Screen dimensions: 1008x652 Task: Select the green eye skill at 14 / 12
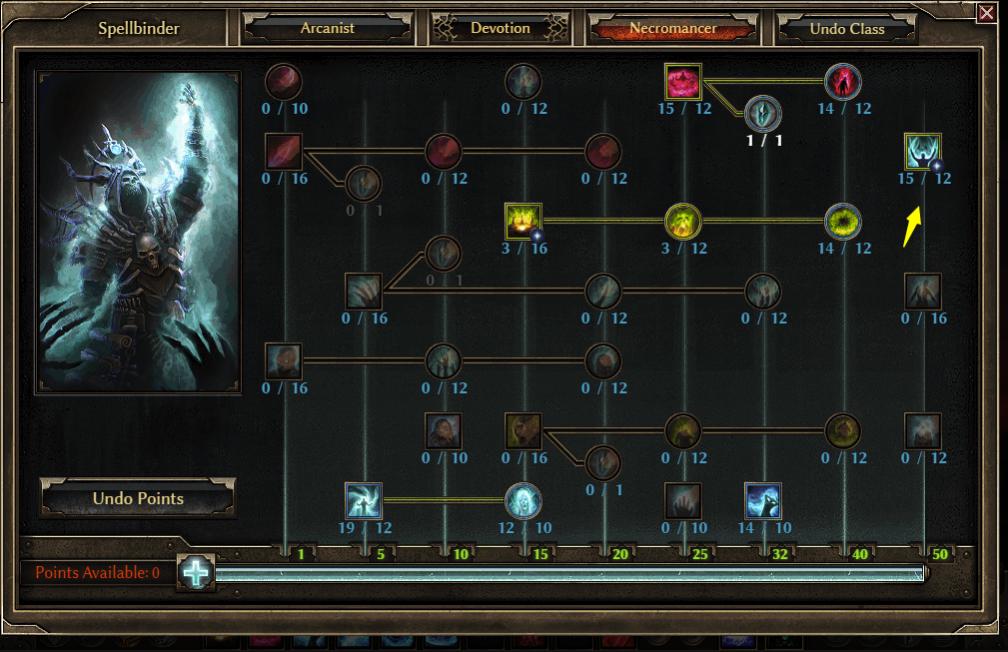(843, 221)
